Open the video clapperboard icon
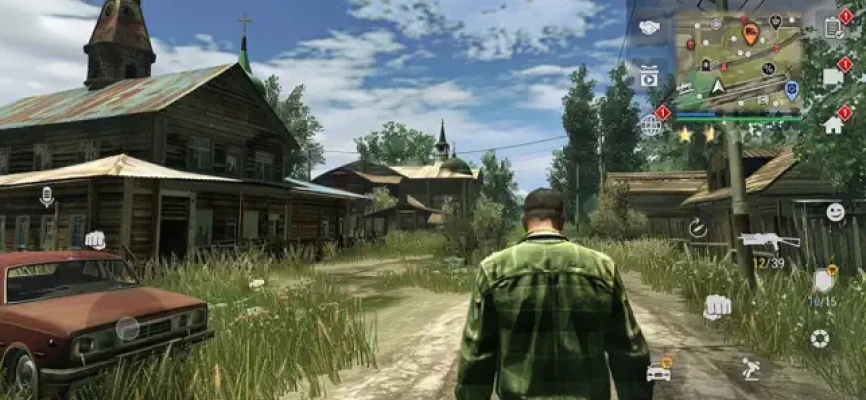This screenshot has height=400, width=866. click(x=649, y=76)
